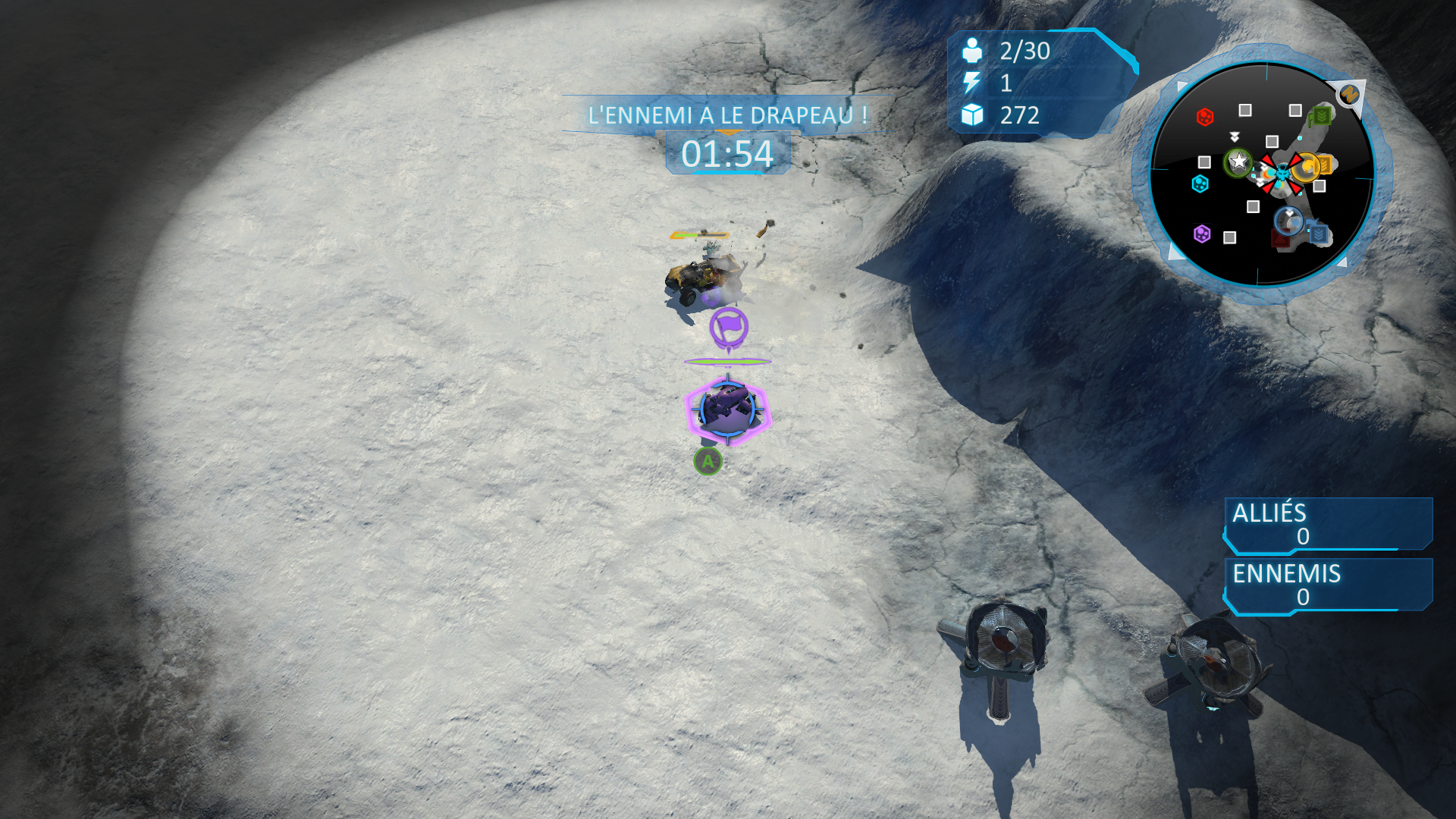Click the red hexagon marker on minimap

[x=1204, y=117]
